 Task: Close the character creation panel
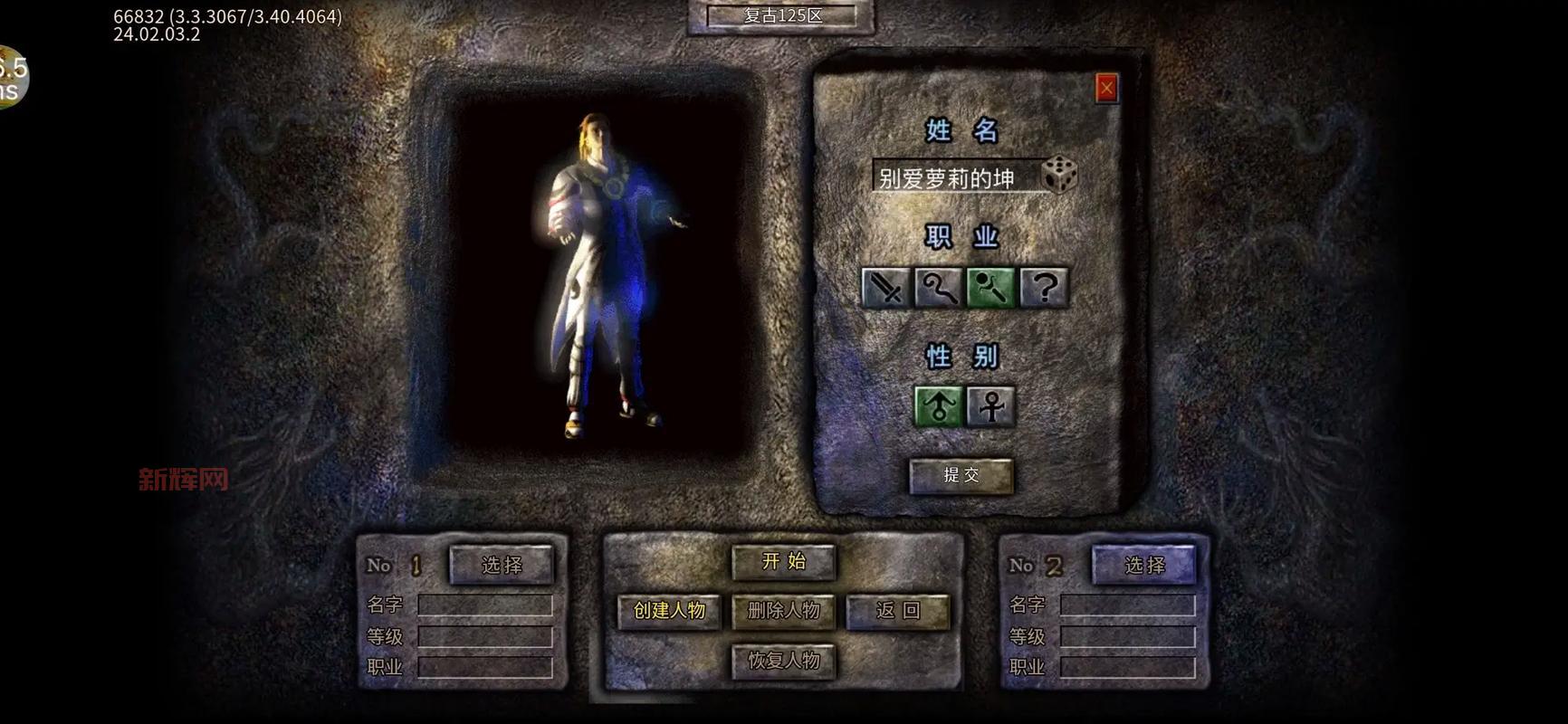tap(1106, 88)
